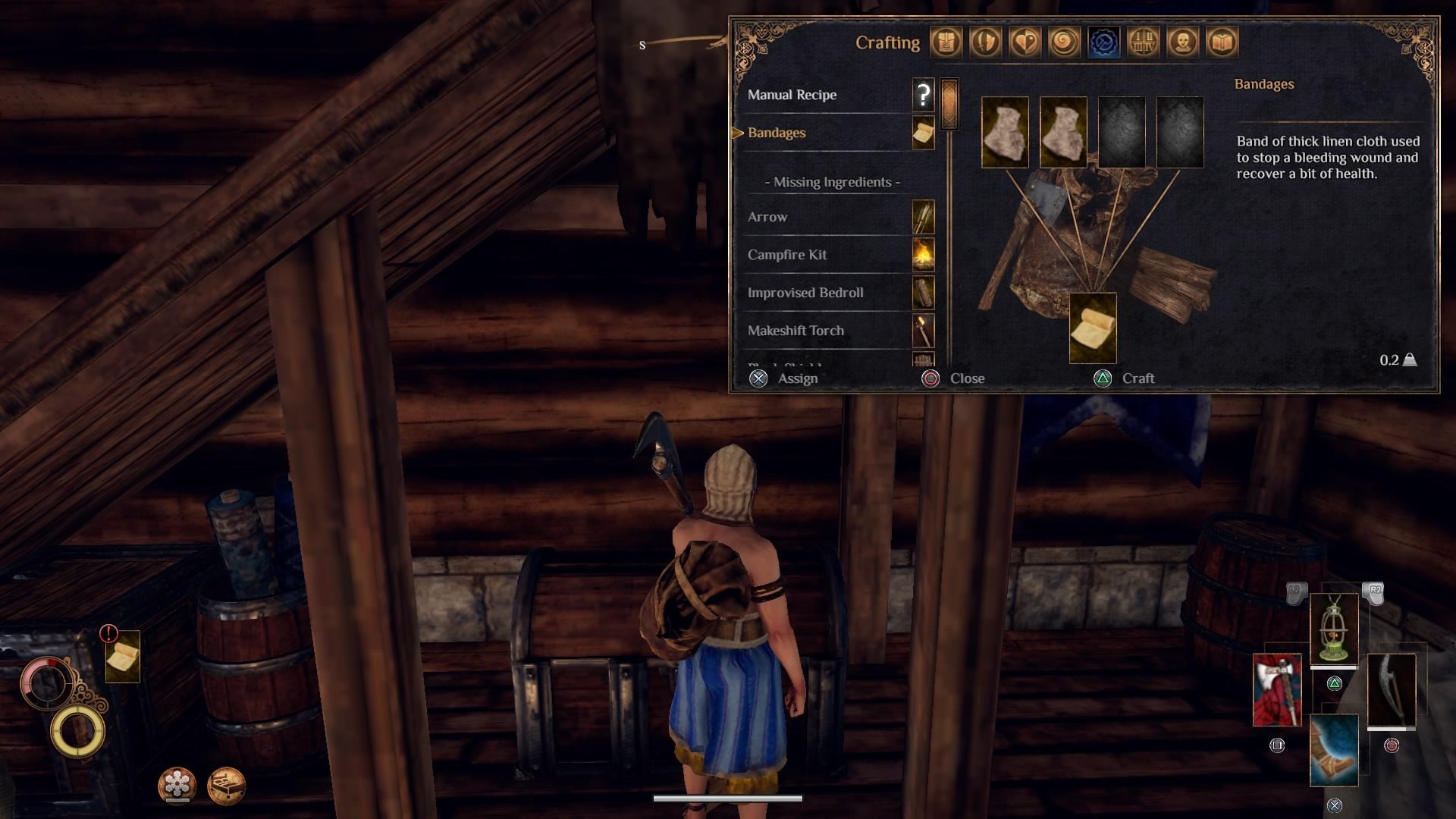The width and height of the screenshot is (1456, 819).
Task: Select the Arrow recipe entry
Action: (x=767, y=217)
